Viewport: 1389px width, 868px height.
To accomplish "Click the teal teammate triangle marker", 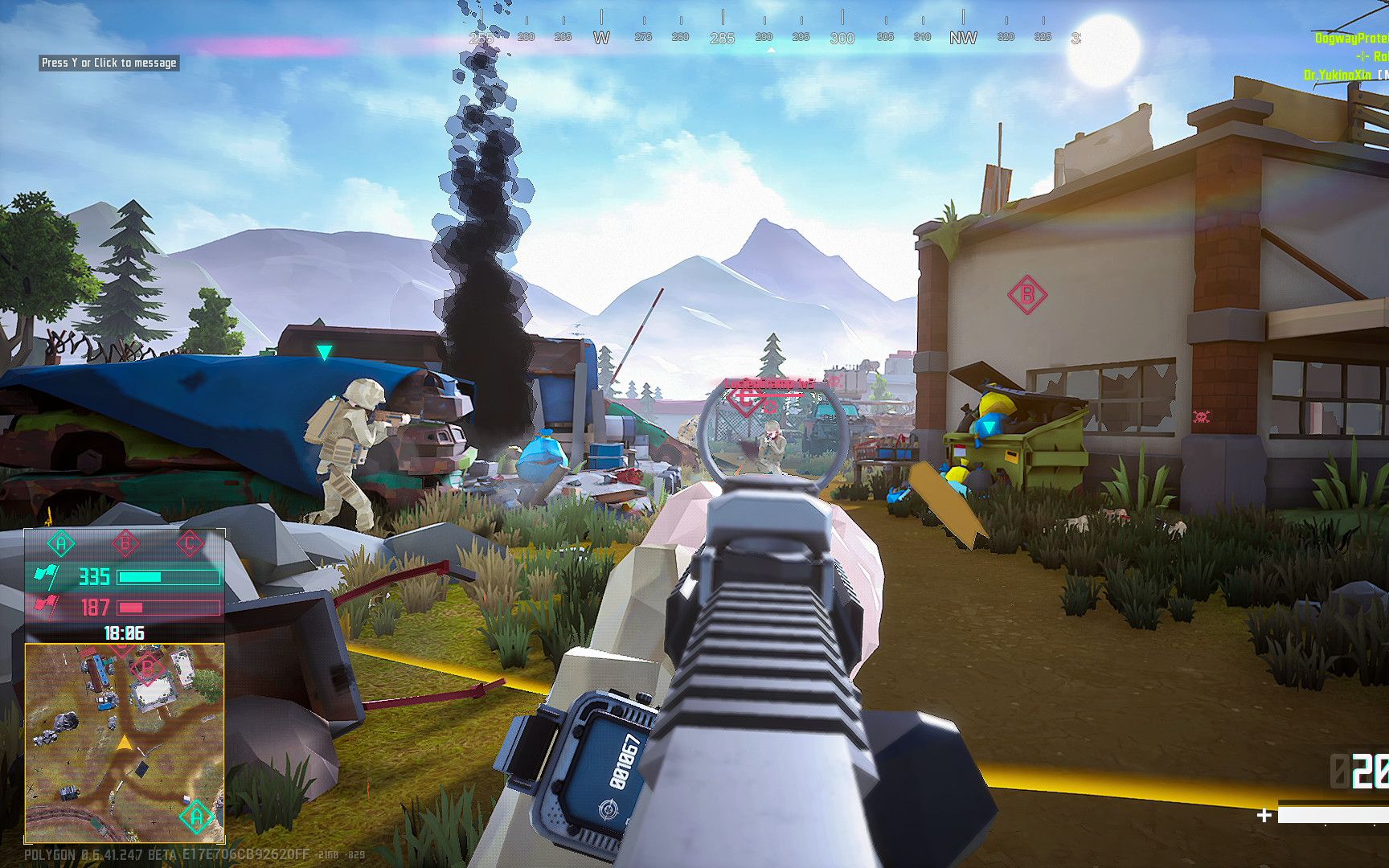I will 324,352.
